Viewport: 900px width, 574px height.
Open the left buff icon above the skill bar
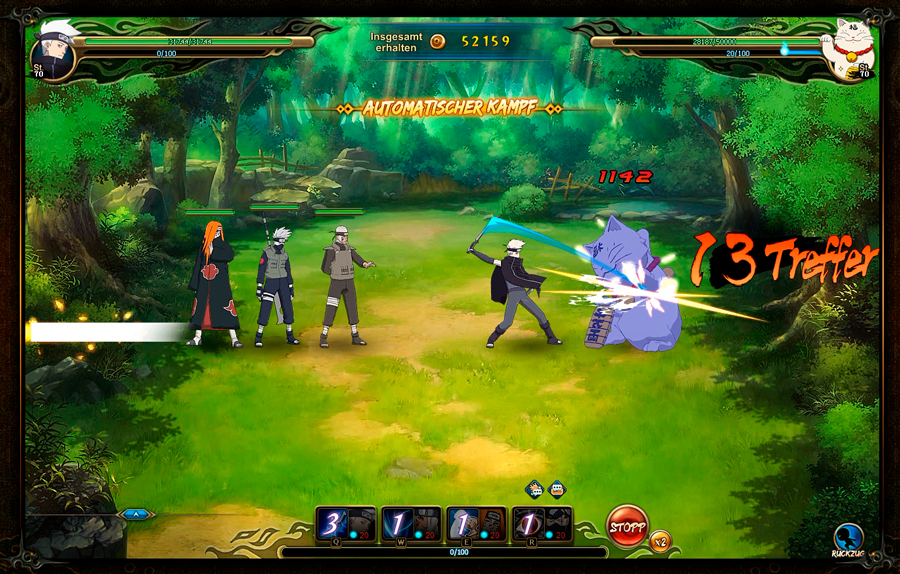click(535, 489)
